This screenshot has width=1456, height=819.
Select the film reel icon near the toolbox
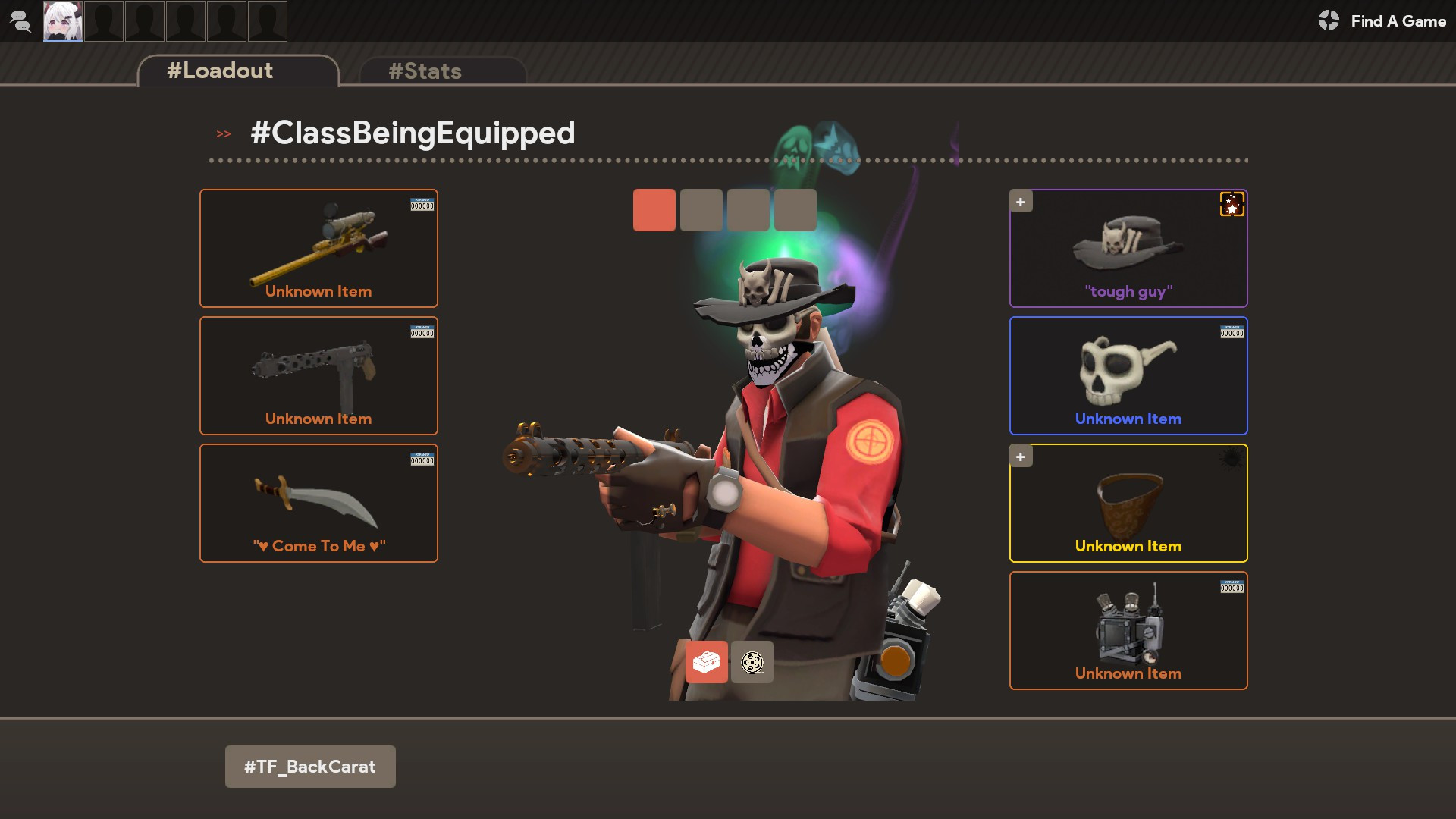752,662
